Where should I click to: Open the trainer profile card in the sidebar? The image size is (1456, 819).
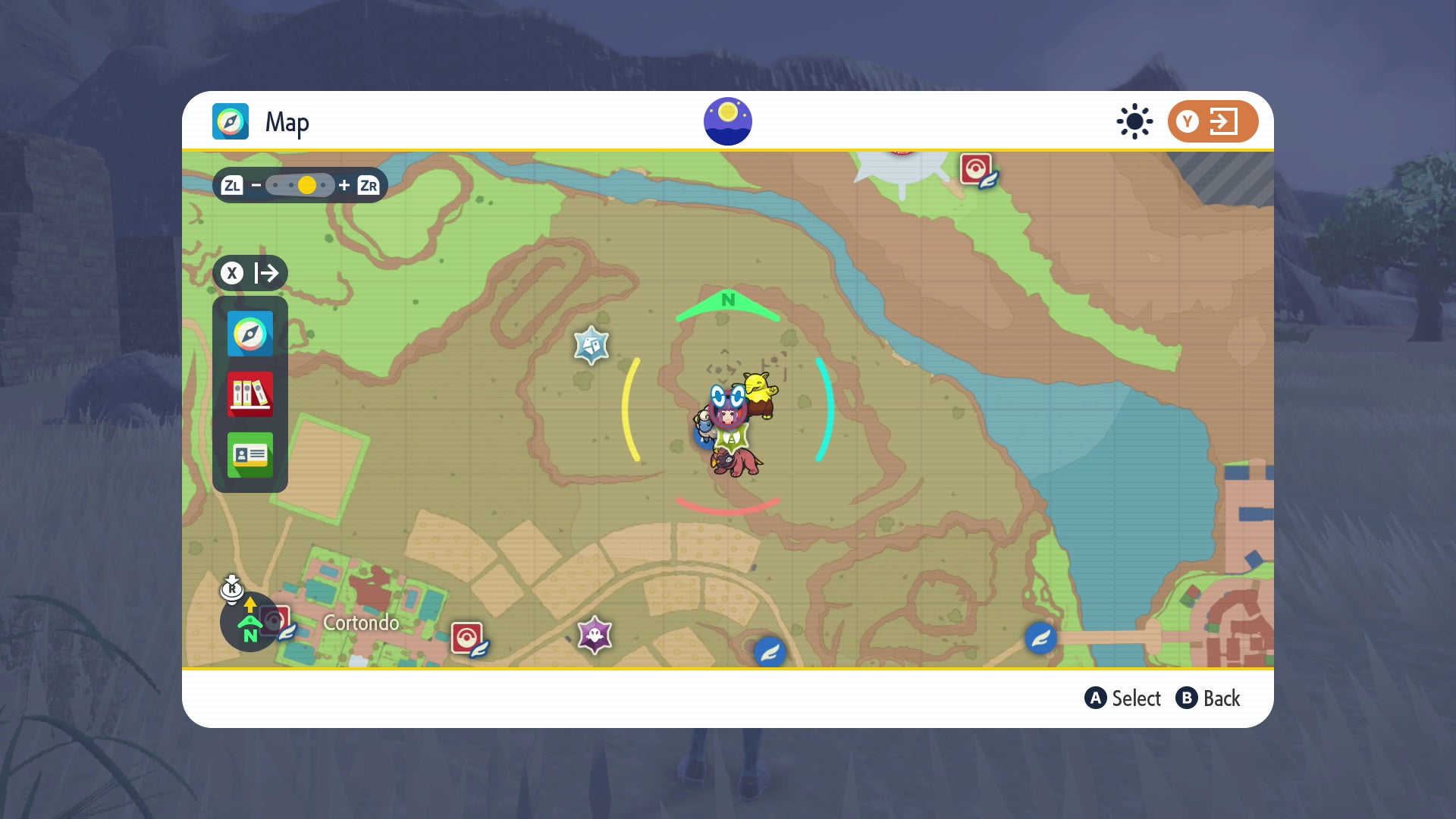250,456
